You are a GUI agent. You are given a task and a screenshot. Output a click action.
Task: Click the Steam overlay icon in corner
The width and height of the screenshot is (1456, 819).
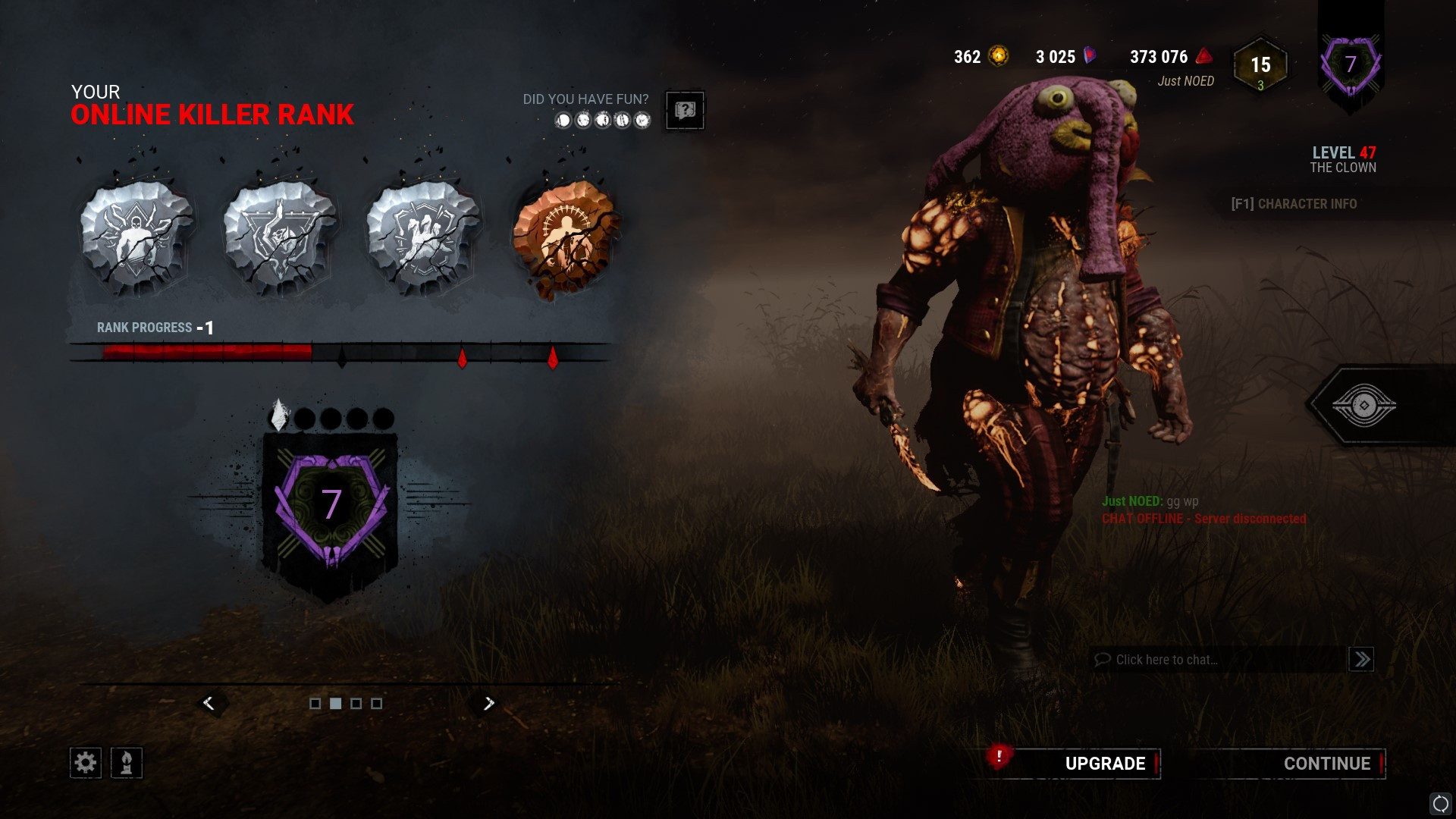(1440, 804)
